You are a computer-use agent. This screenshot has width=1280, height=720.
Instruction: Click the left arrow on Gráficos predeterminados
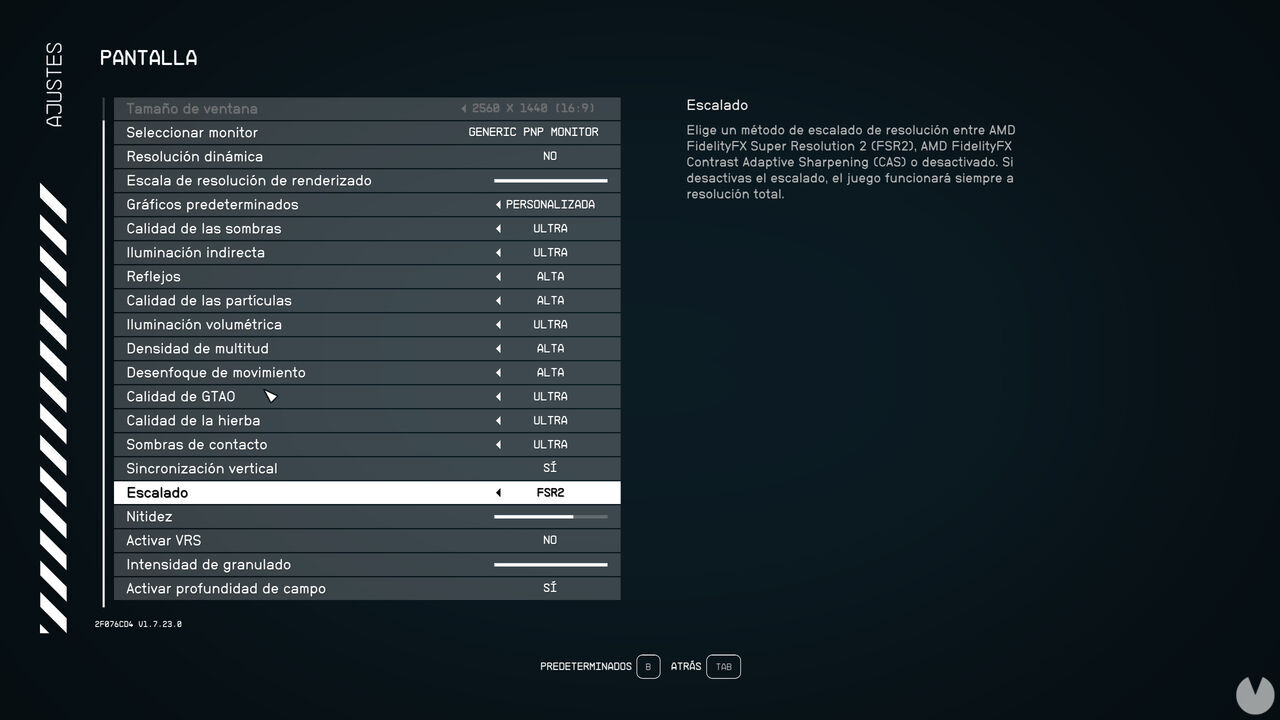(x=497, y=204)
